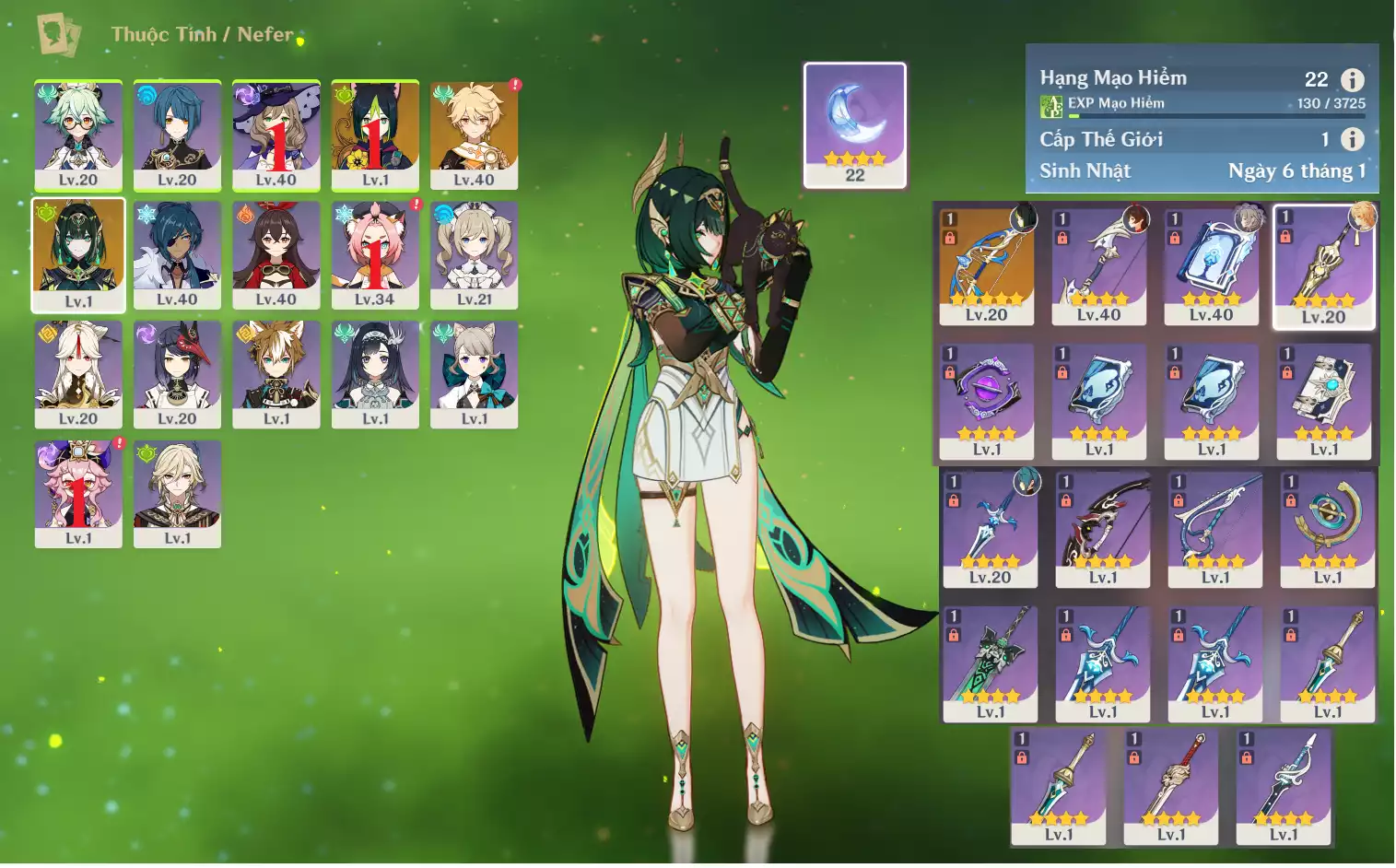Open Diona's Lv.34 portrait
Image resolution: width=1396 pixels, height=868 pixels.
tap(375, 255)
